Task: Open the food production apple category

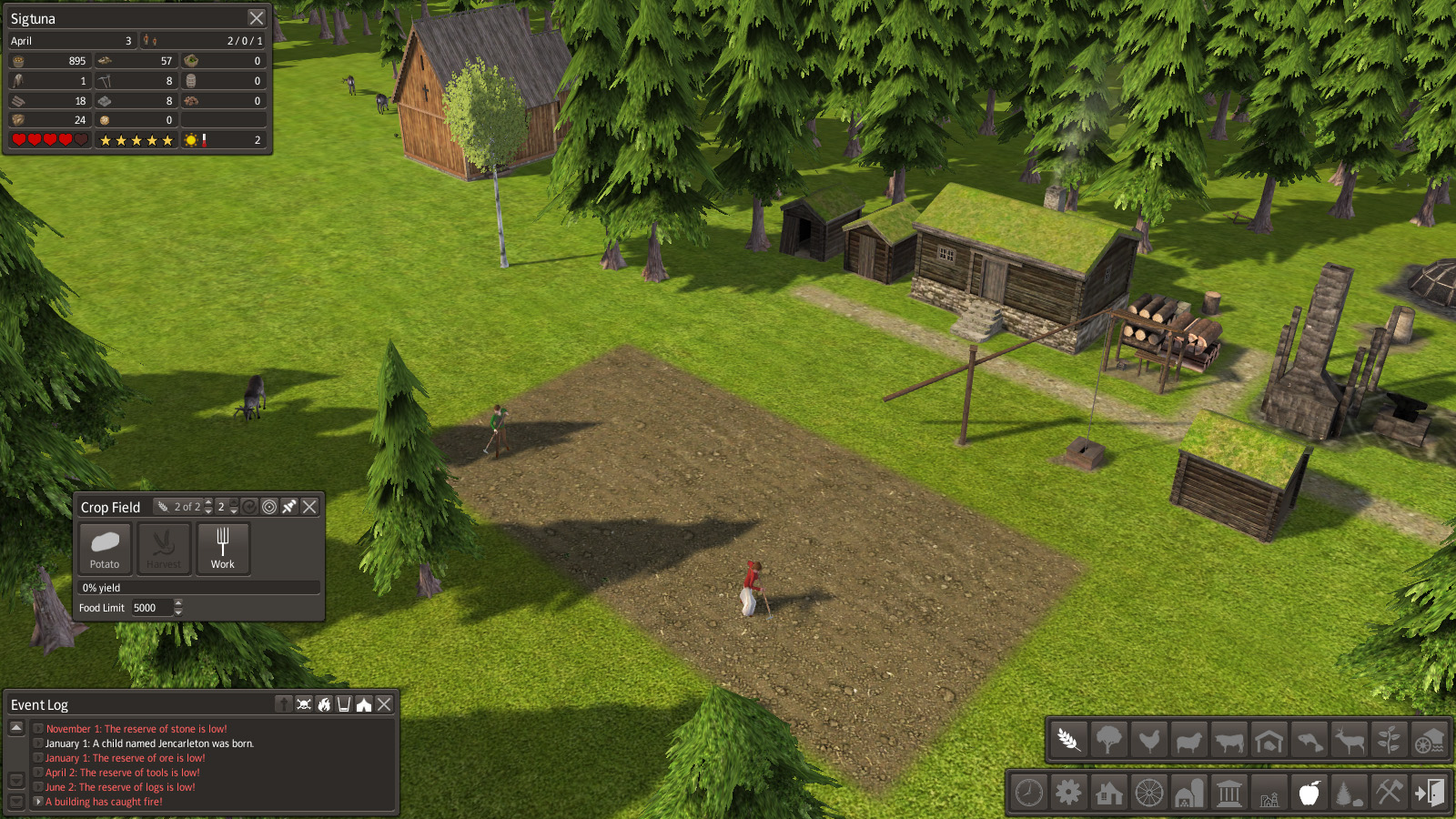Action: (1309, 793)
